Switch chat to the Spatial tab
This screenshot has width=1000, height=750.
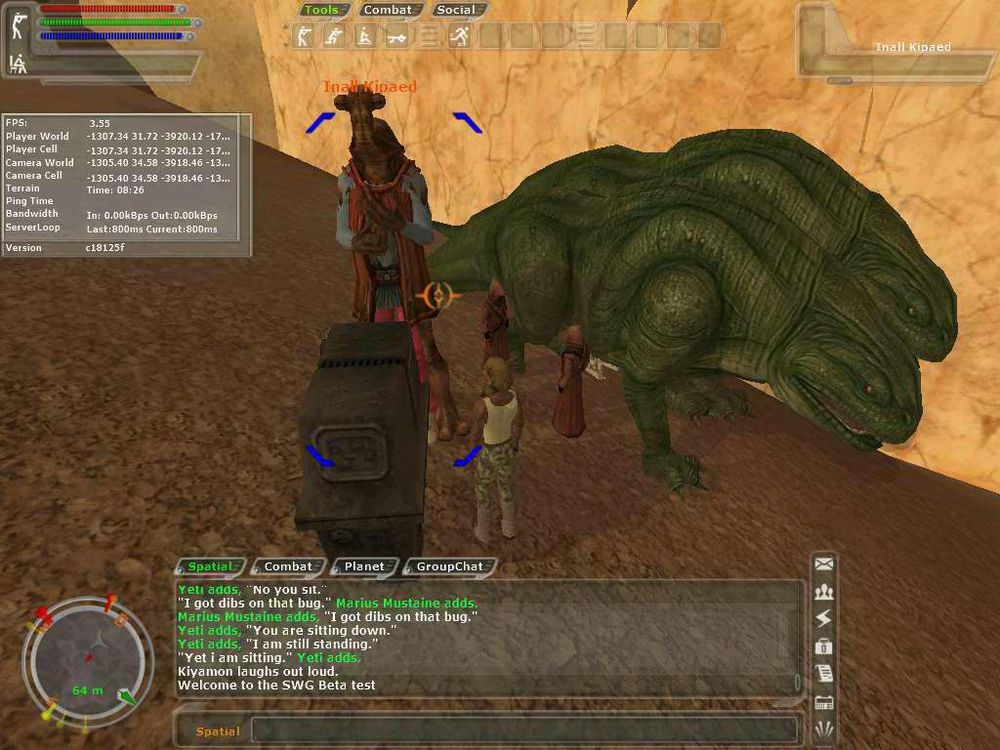(211, 566)
